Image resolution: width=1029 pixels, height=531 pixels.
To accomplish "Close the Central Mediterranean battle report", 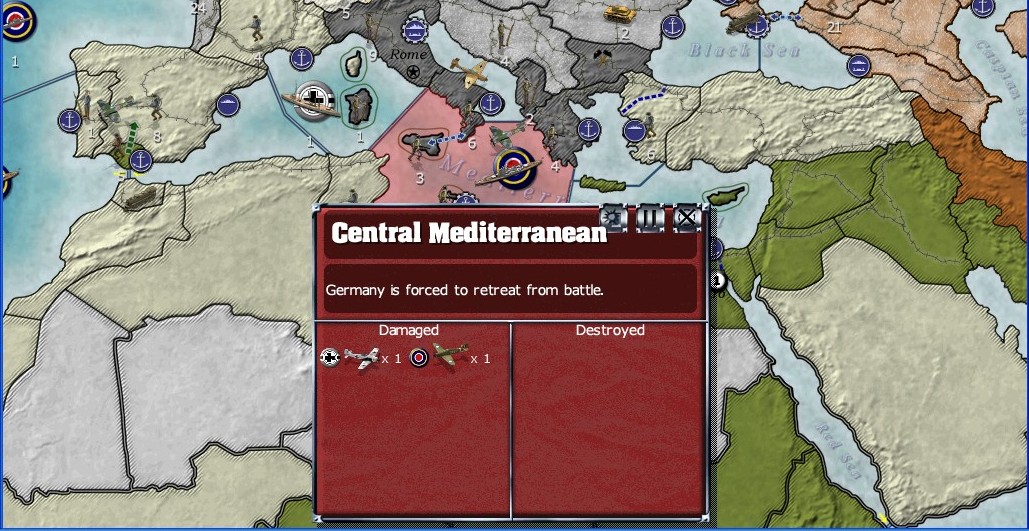I will click(x=686, y=217).
